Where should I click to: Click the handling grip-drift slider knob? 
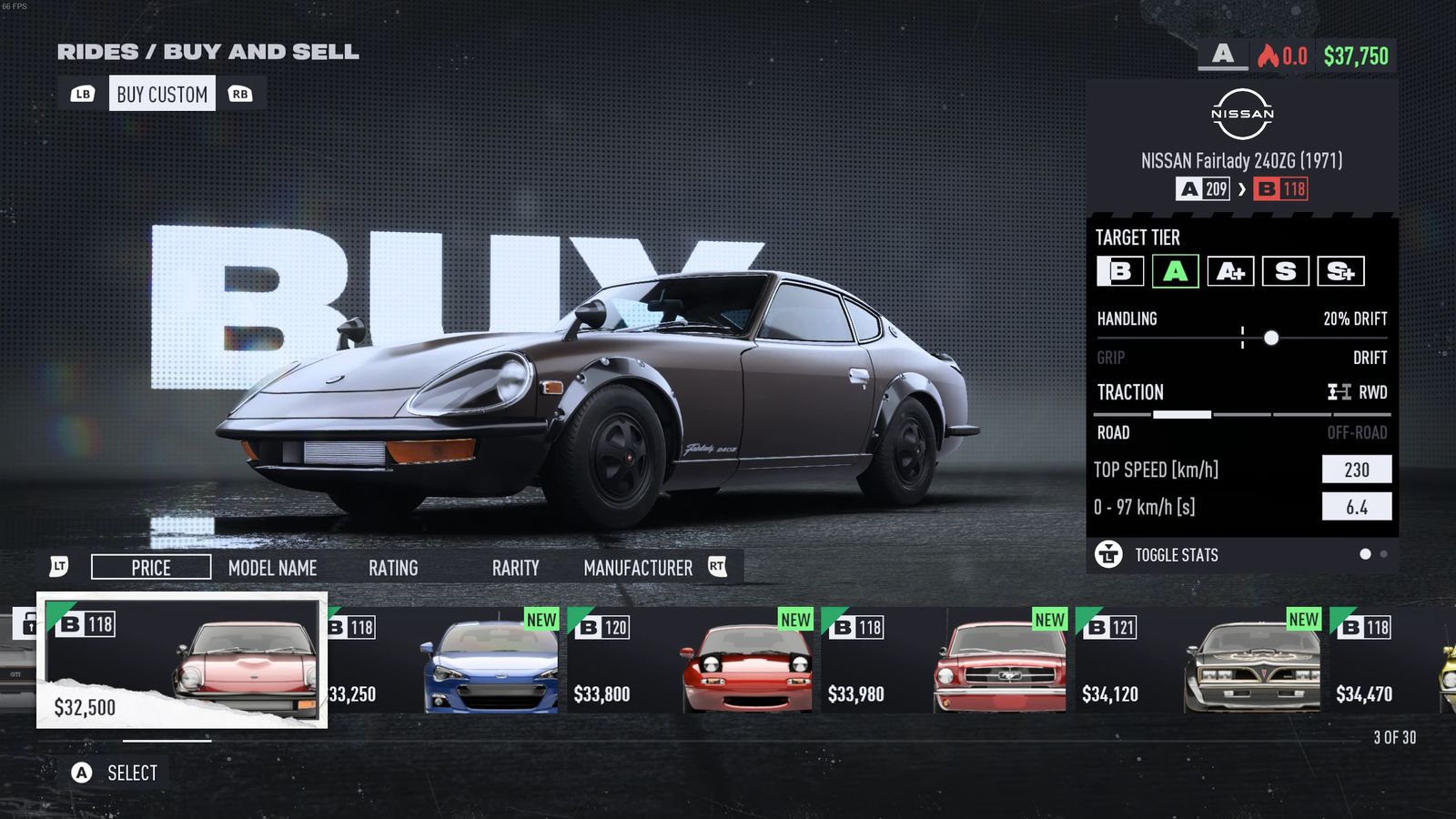point(1271,338)
